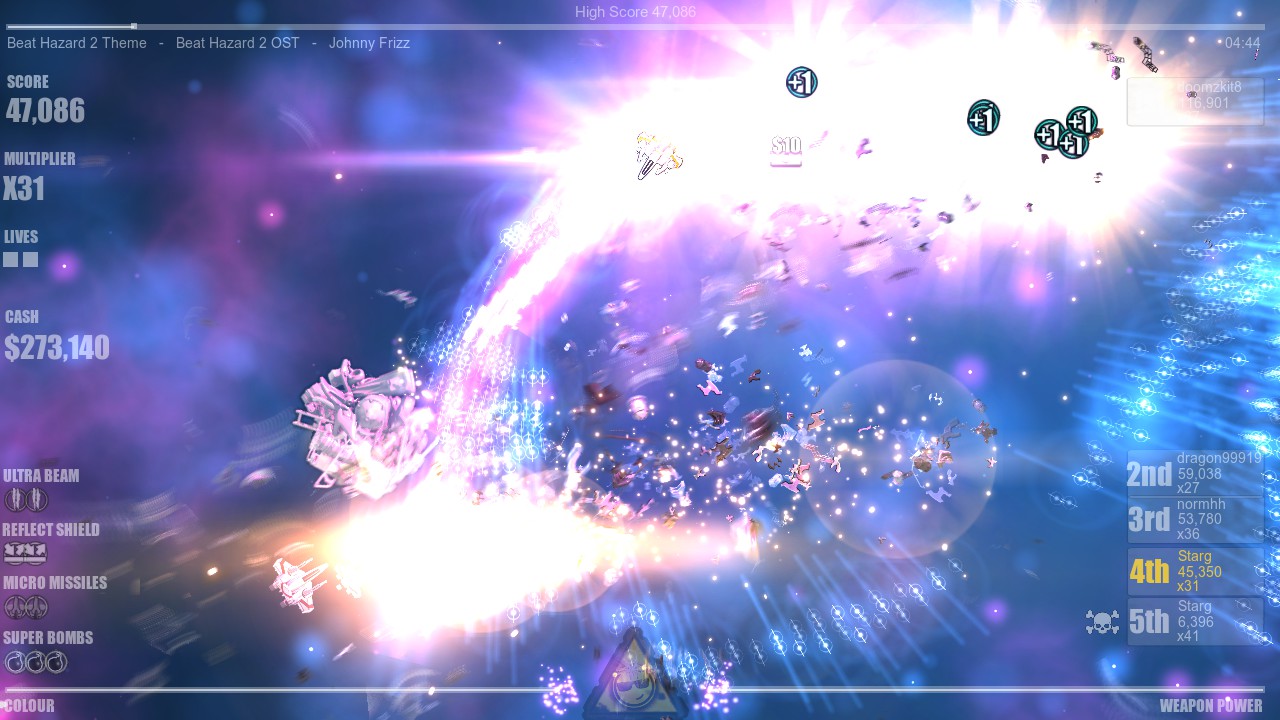
Task: Collapse the 2nd place dragon99919 entry
Action: tap(1196, 471)
